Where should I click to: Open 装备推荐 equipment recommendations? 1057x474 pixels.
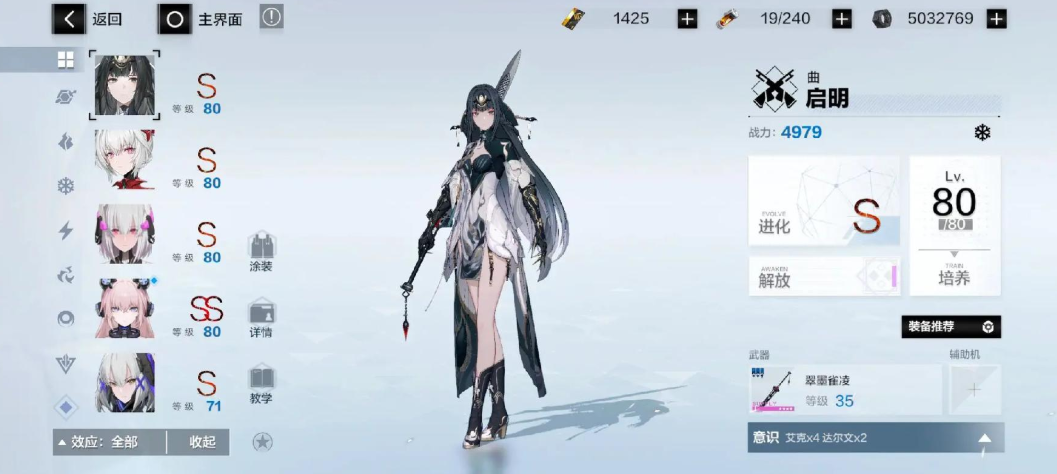point(950,327)
